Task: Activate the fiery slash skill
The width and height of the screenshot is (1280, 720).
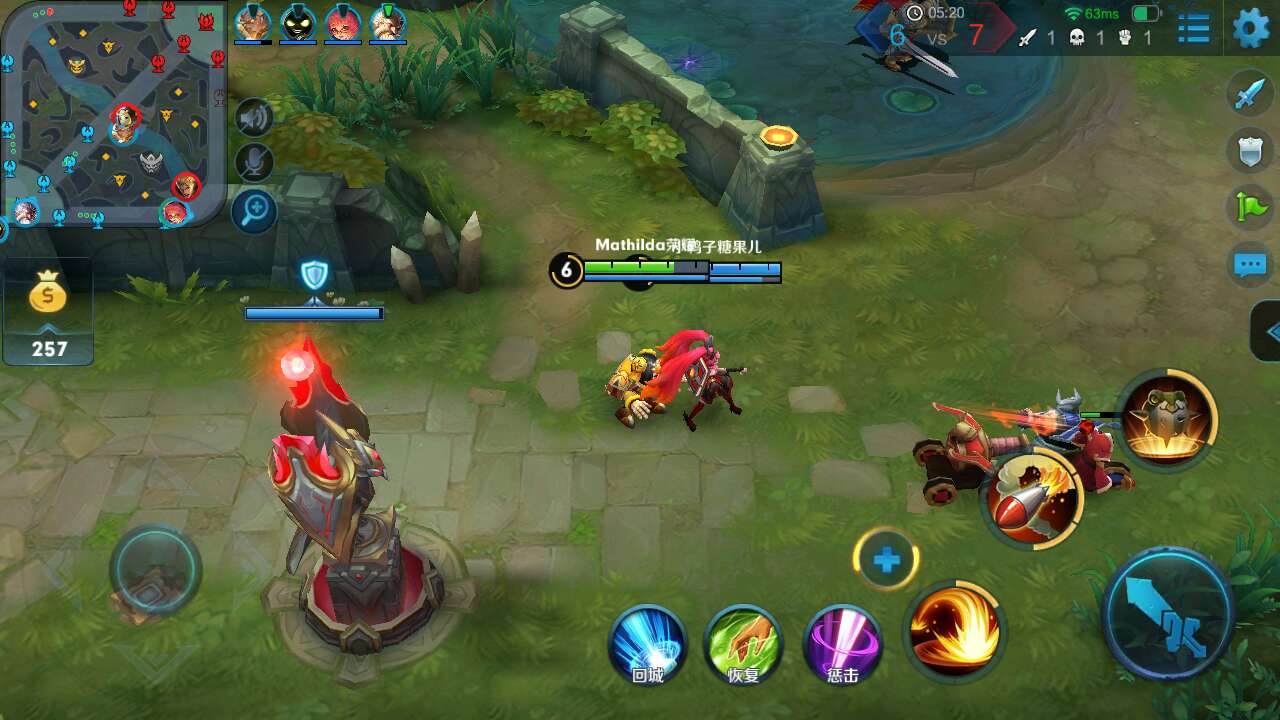Action: pos(954,629)
